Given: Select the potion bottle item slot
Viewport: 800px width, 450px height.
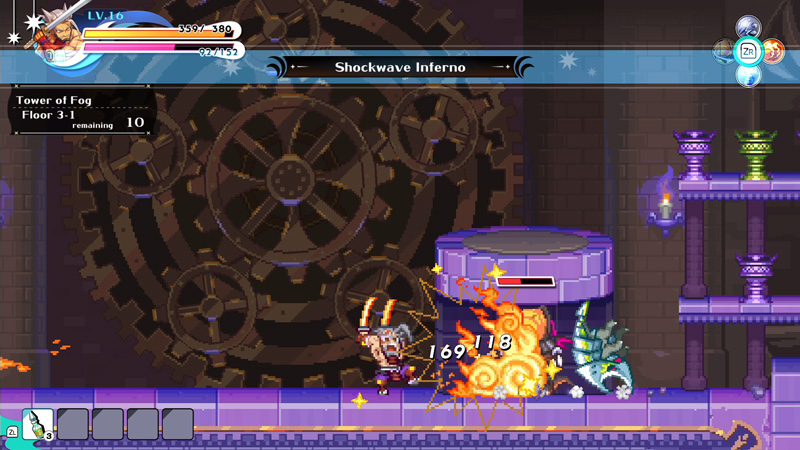Looking at the screenshot, I should coord(38,424).
